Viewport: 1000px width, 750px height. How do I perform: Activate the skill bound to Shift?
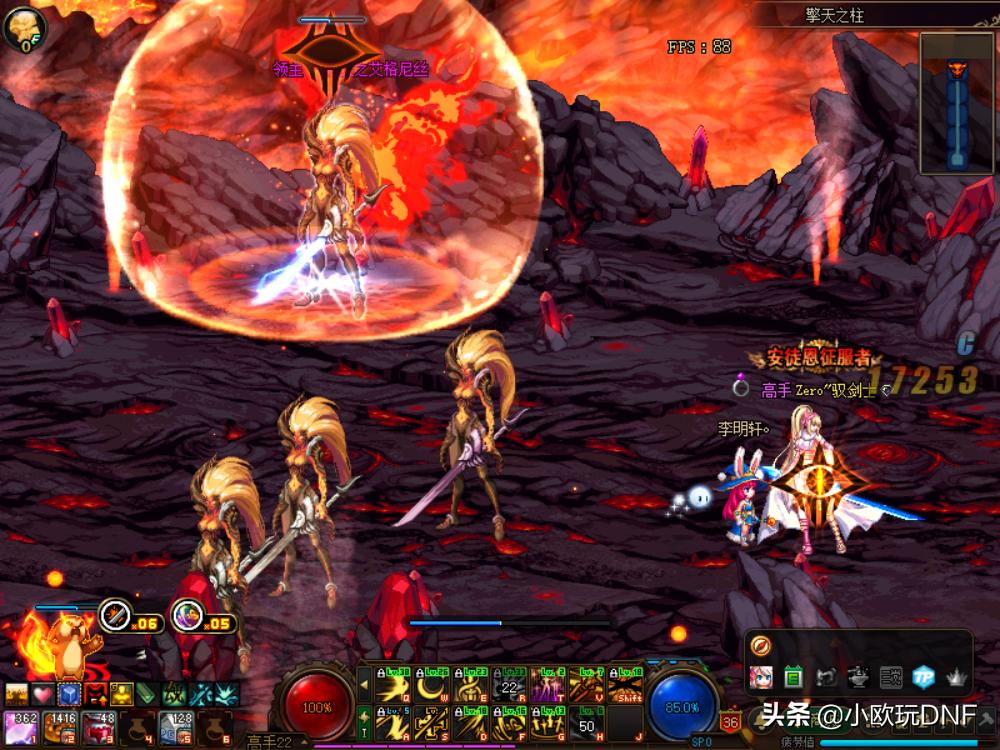coord(626,685)
